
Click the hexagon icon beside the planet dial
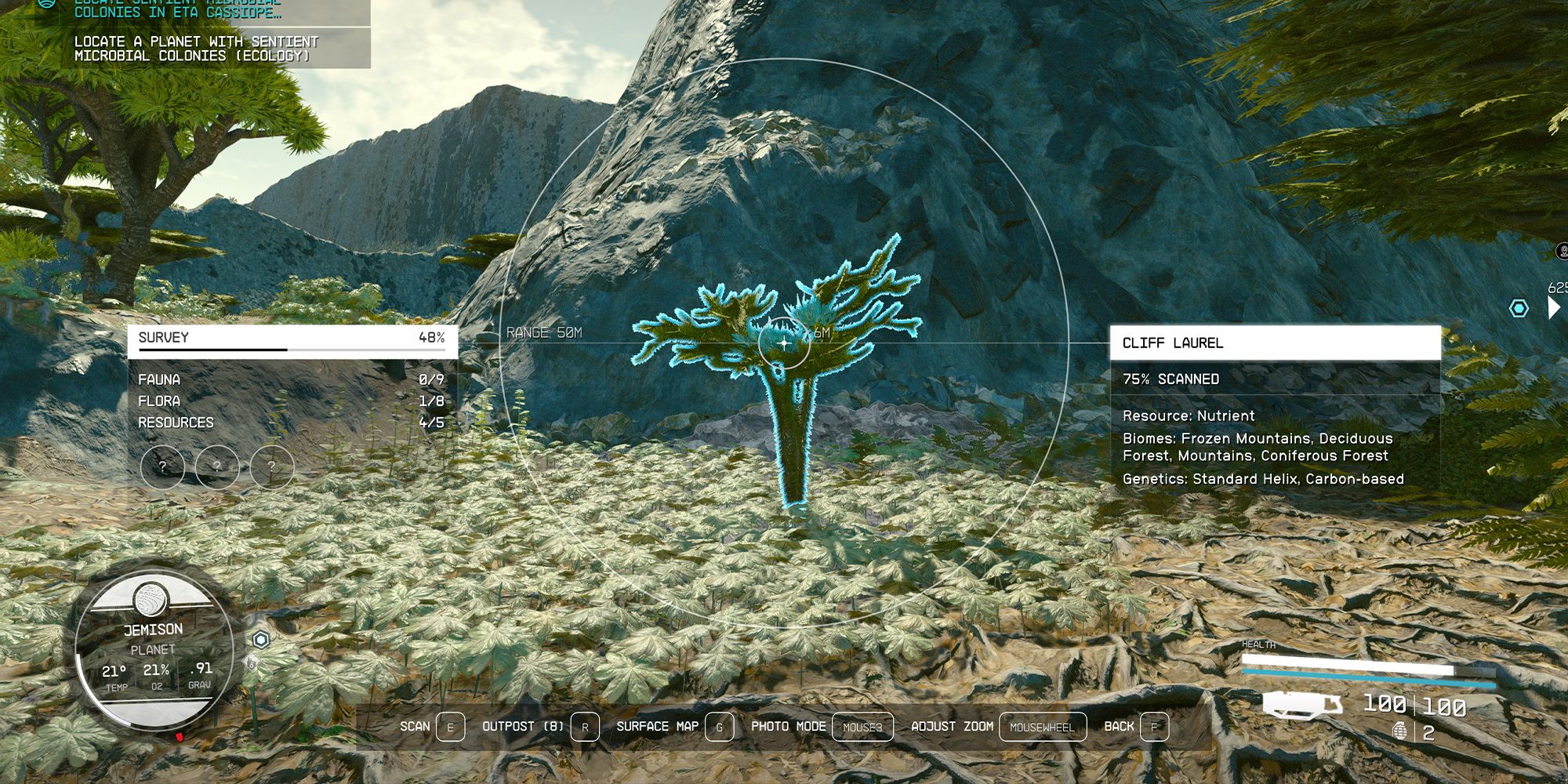tap(261, 640)
